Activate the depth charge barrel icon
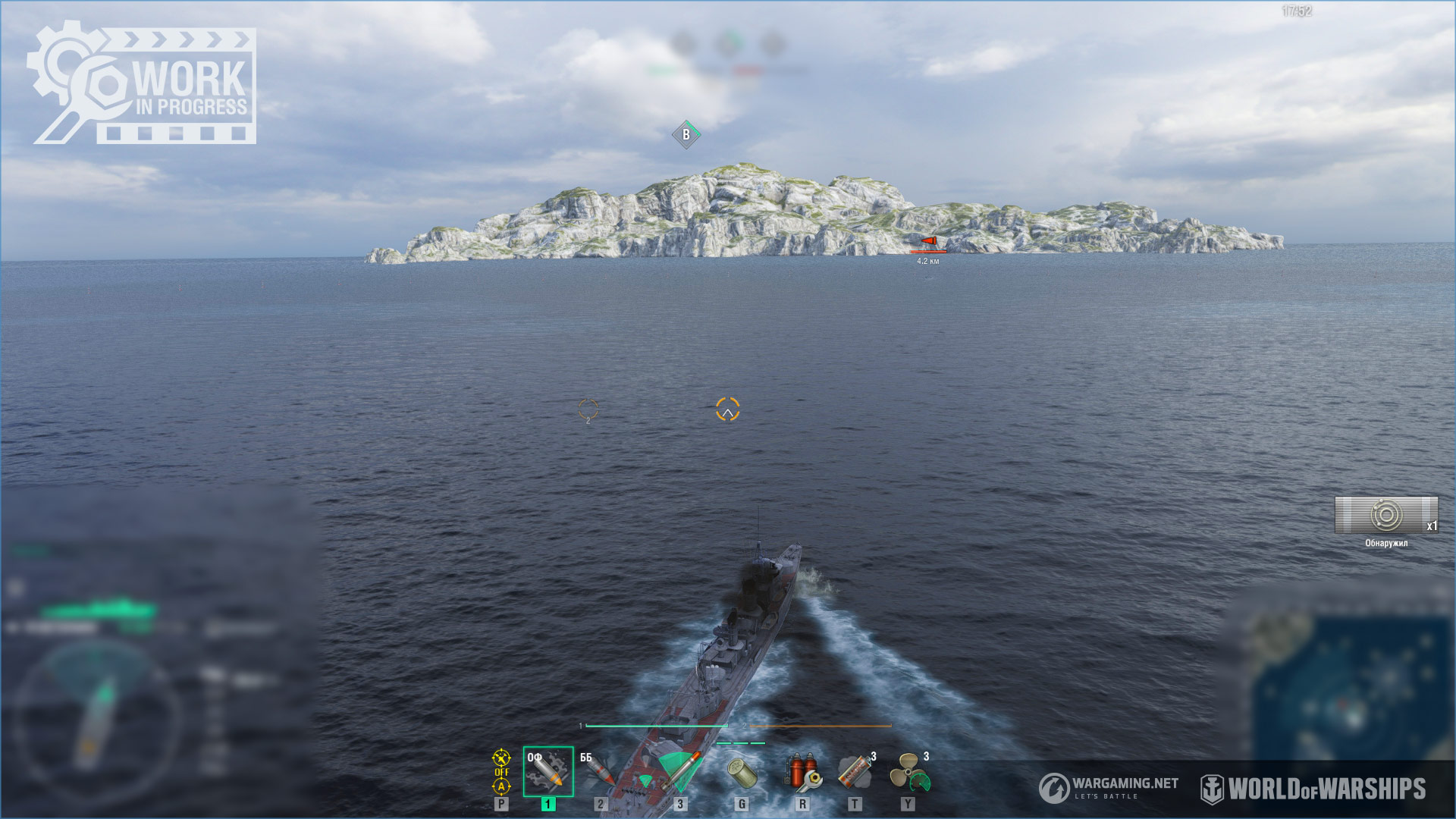The image size is (1456, 819). [742, 773]
